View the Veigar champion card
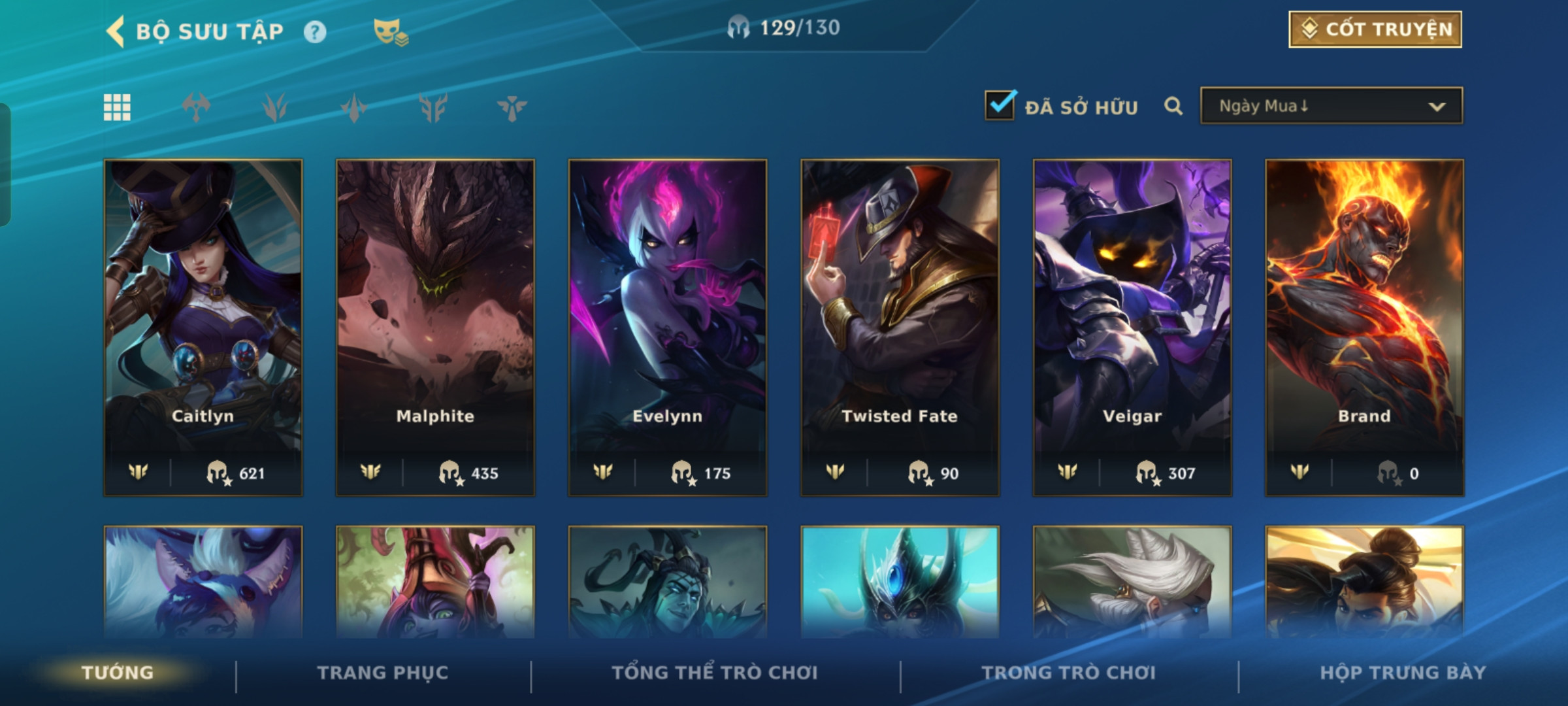This screenshot has width=1568, height=706. [1132, 327]
